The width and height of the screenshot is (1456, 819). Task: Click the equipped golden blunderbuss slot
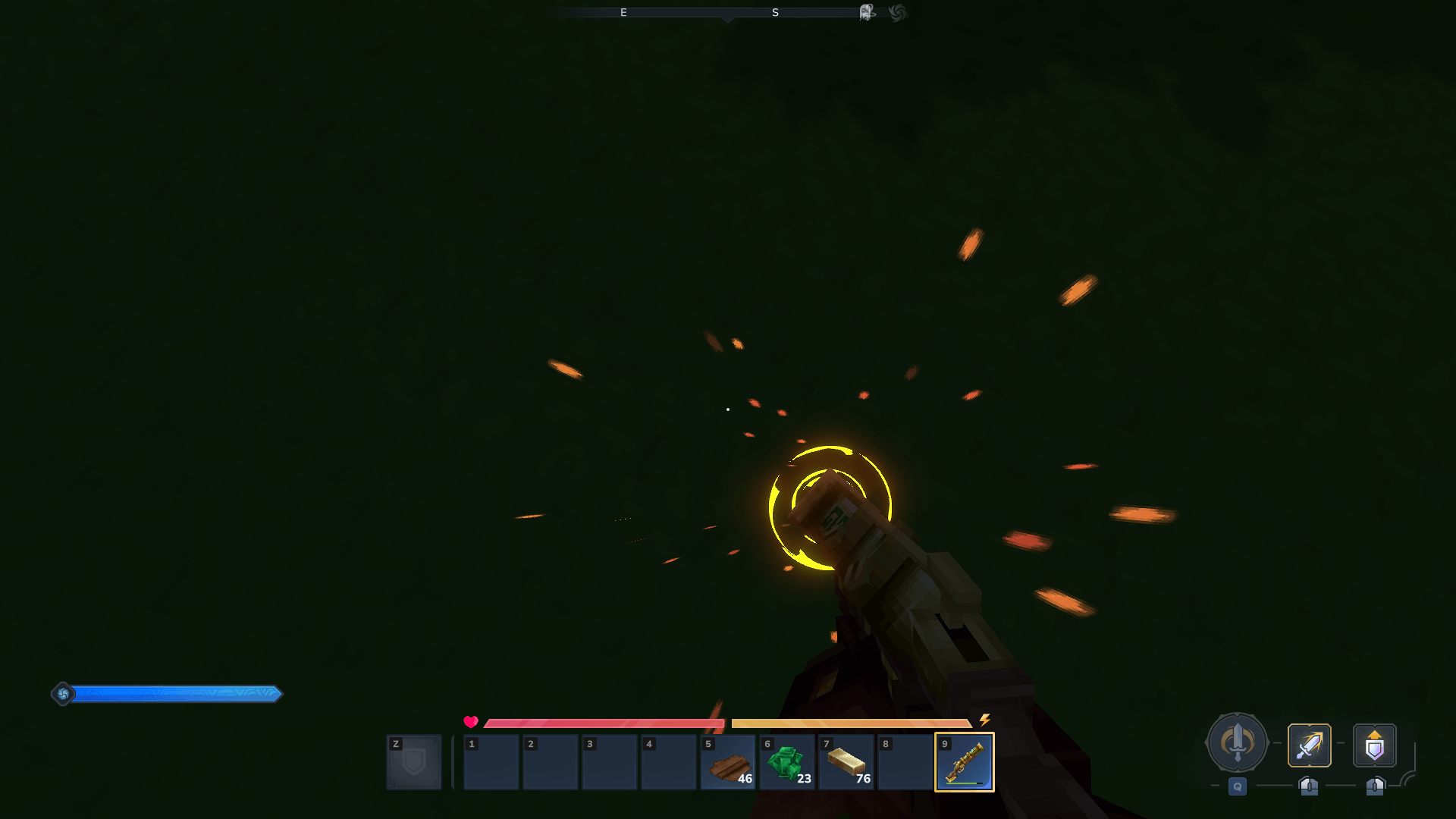pyautogui.click(x=965, y=762)
